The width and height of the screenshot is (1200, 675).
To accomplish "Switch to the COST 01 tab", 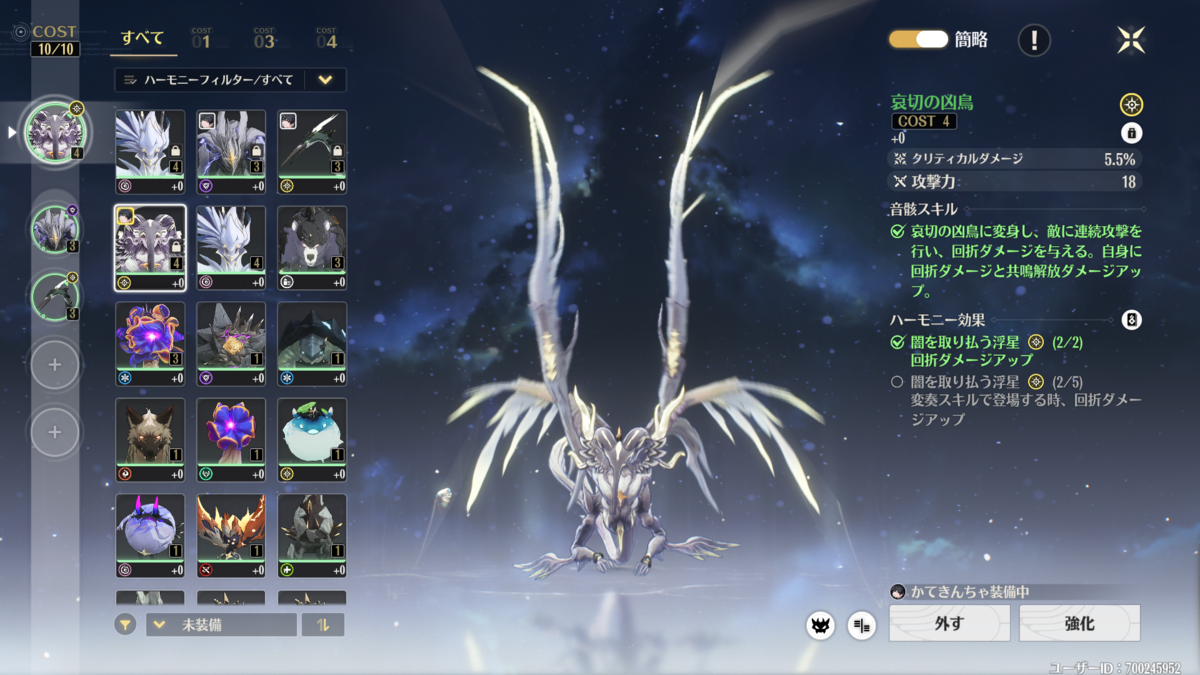I will [201, 39].
